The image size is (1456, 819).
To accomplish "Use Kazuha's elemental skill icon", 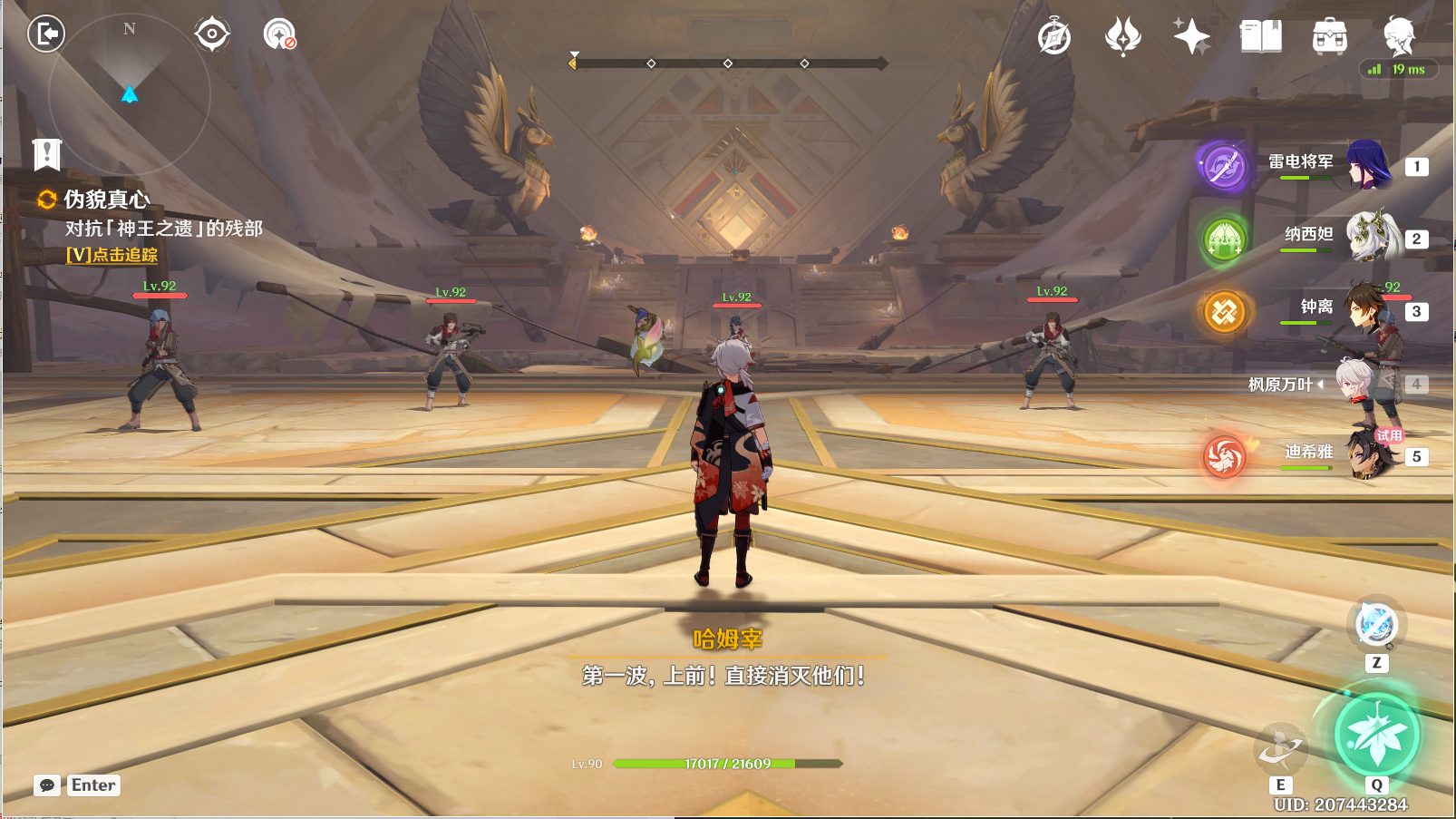I will pos(1280,749).
